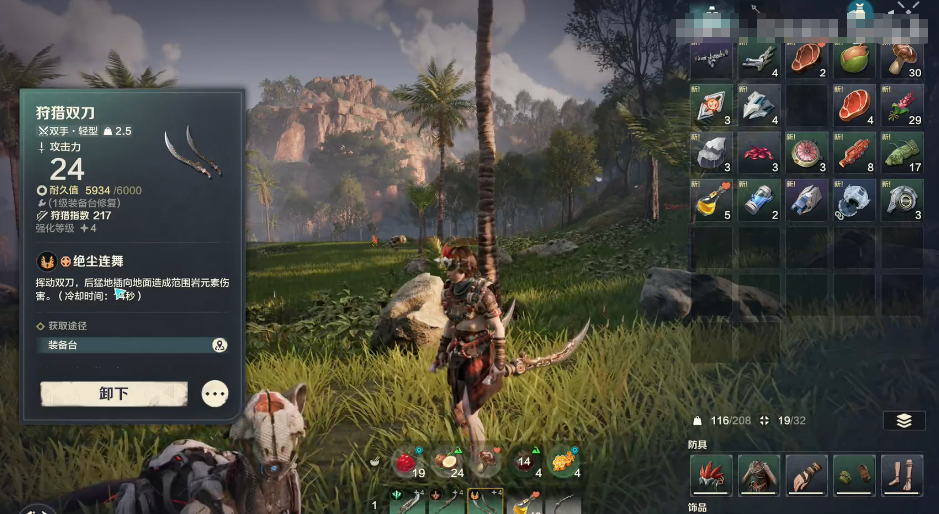The image size is (939, 514).
Task: Select the coconut food quick slot
Action: pos(444,462)
